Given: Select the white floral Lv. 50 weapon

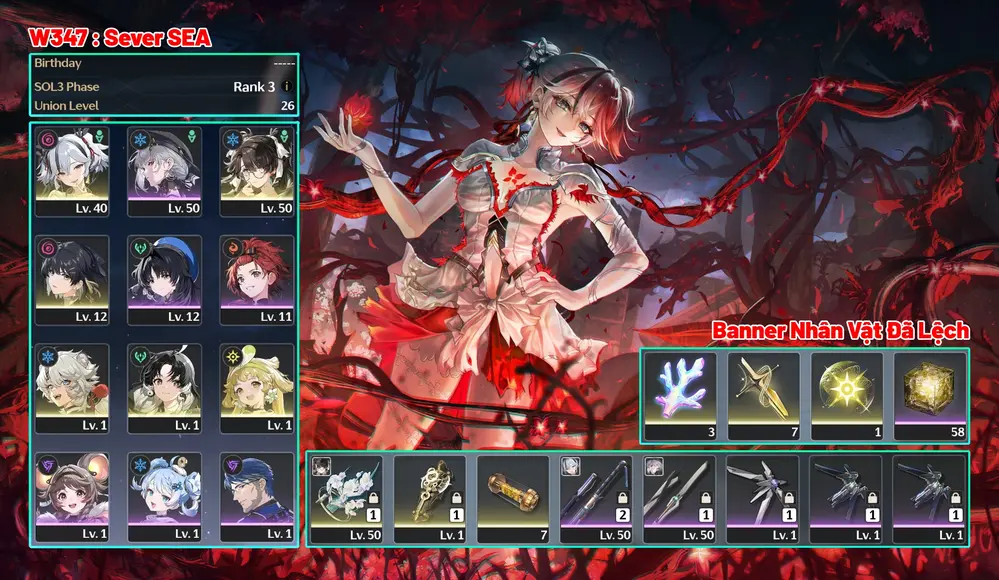Looking at the screenshot, I should pyautogui.click(x=346, y=500).
